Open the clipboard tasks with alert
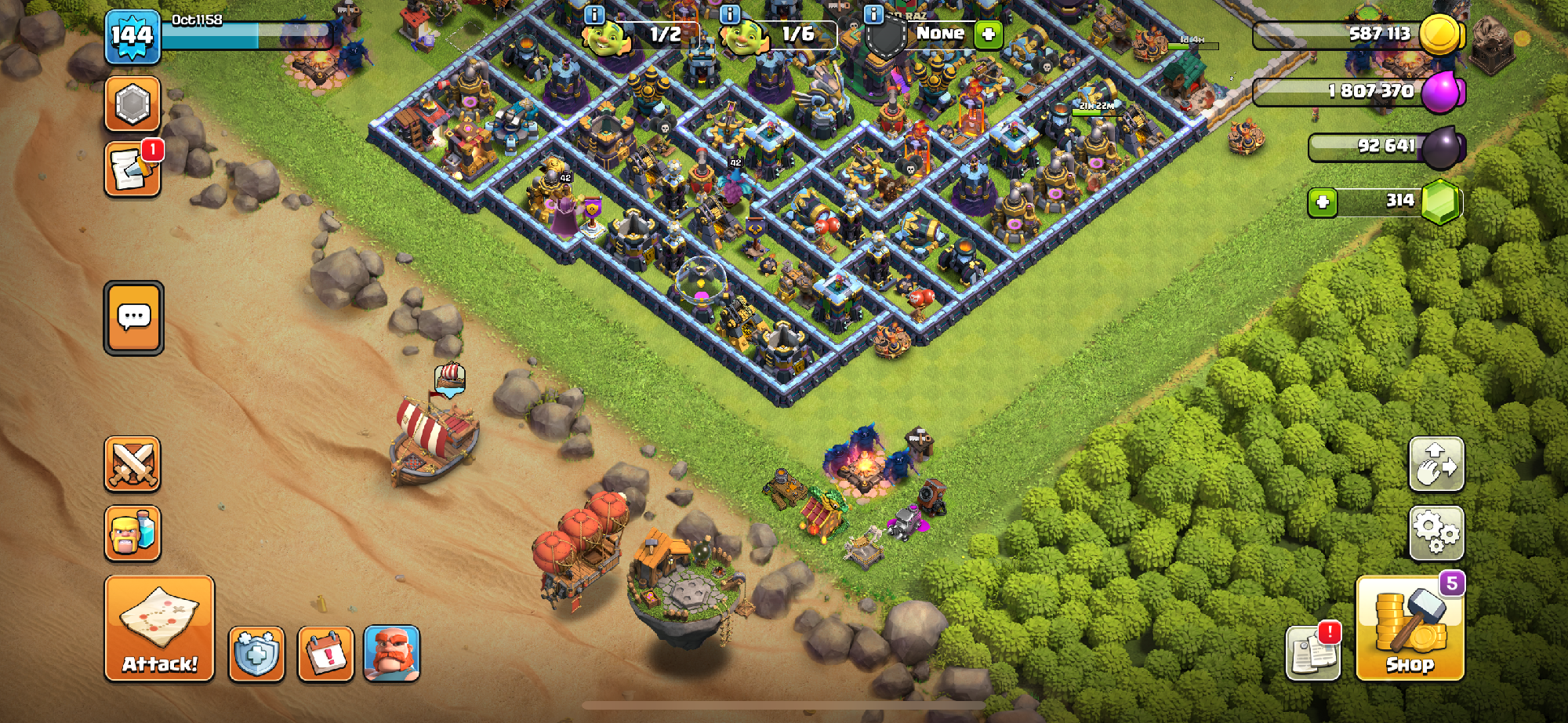The width and height of the screenshot is (1568, 723). click(x=1313, y=652)
